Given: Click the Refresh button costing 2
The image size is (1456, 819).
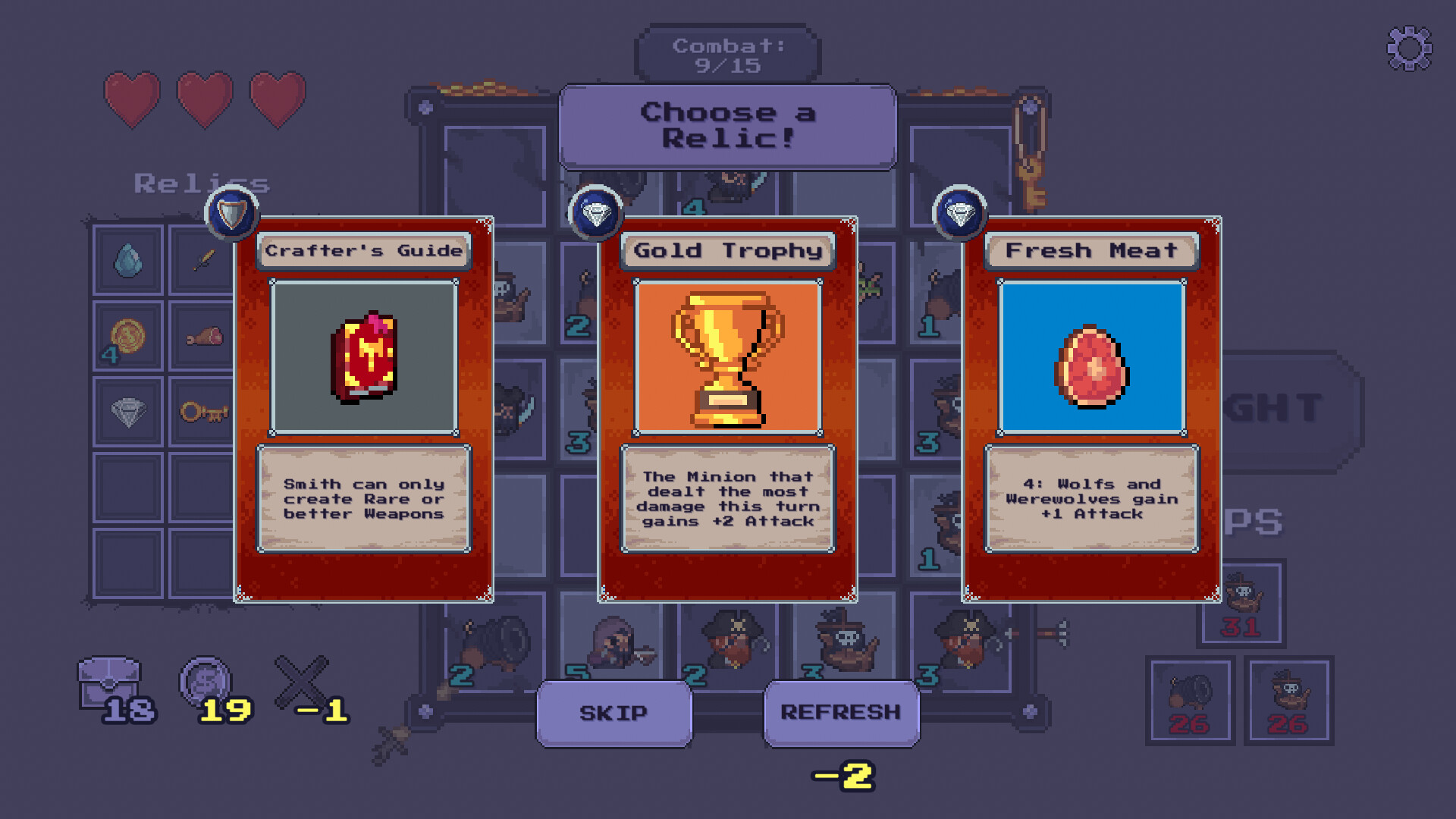Looking at the screenshot, I should [842, 713].
